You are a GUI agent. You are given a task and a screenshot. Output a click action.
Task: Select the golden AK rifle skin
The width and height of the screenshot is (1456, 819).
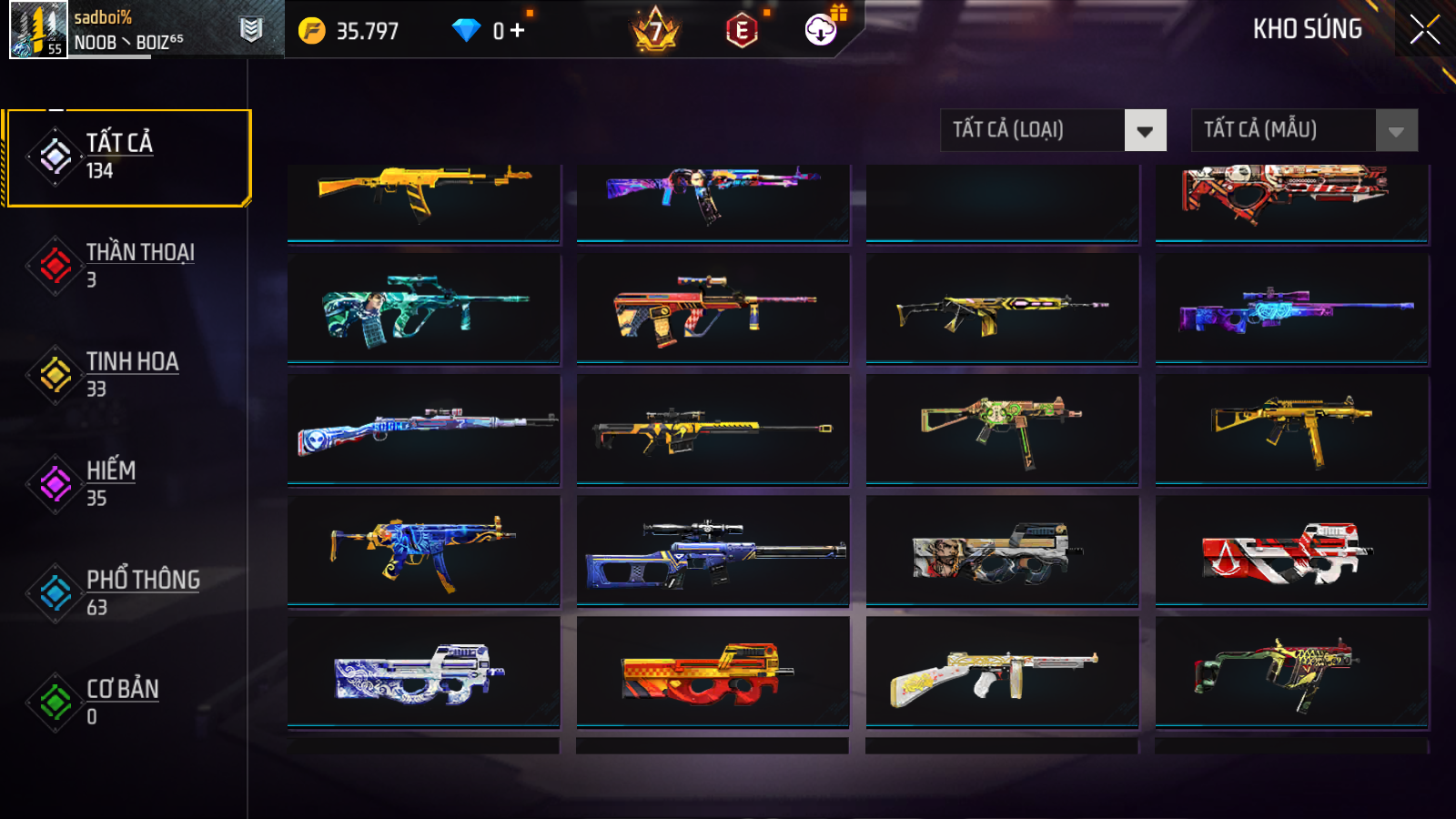424,196
